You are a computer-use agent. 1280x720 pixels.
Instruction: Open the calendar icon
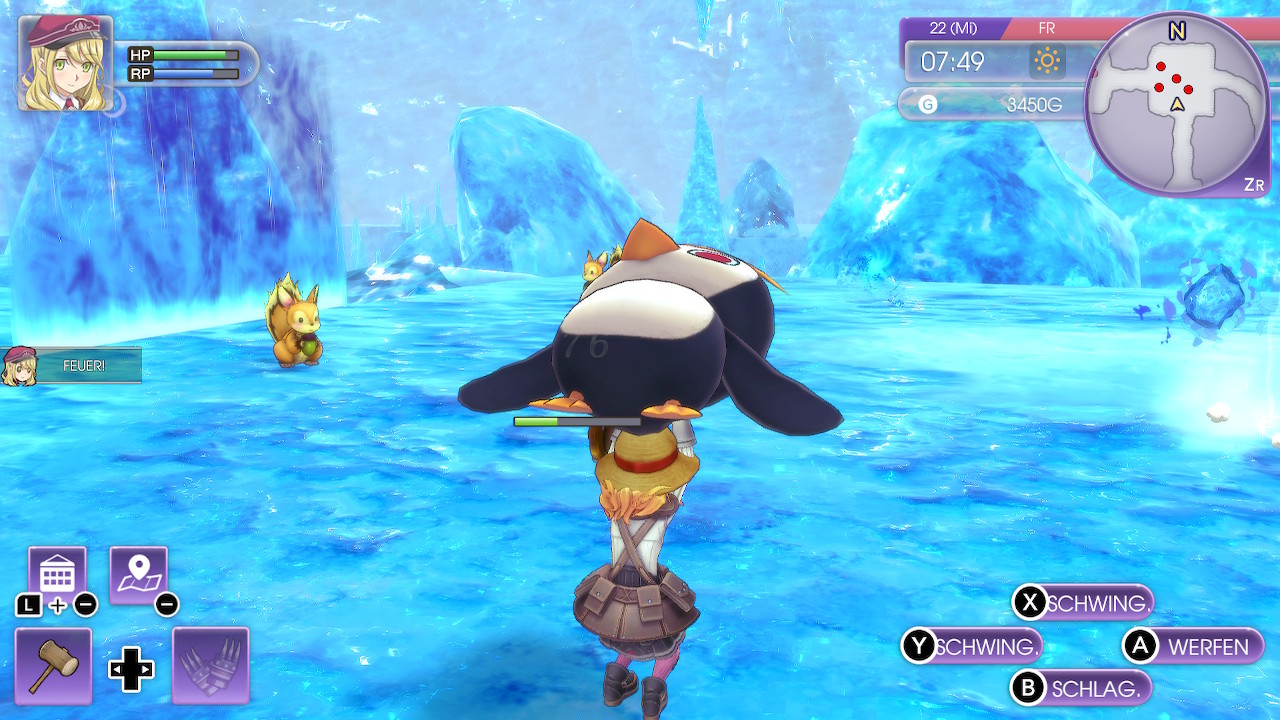pyautogui.click(x=57, y=574)
